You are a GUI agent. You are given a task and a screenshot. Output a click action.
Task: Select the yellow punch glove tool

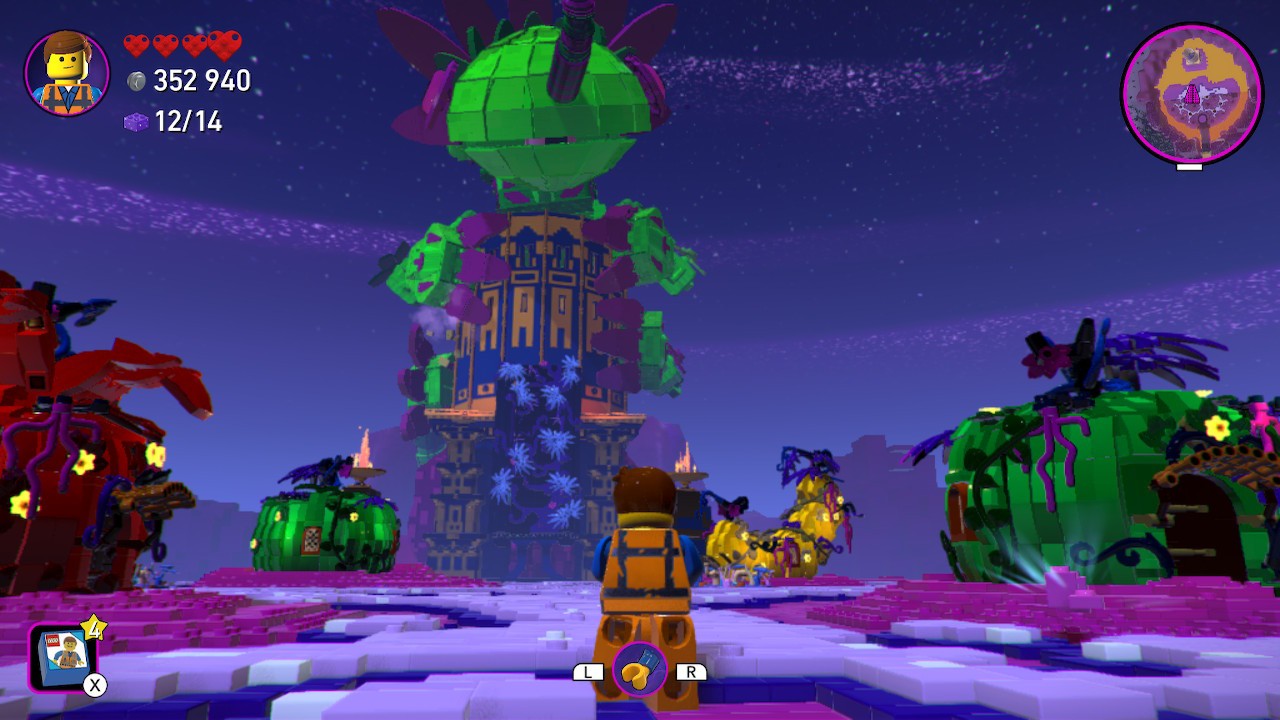point(639,669)
